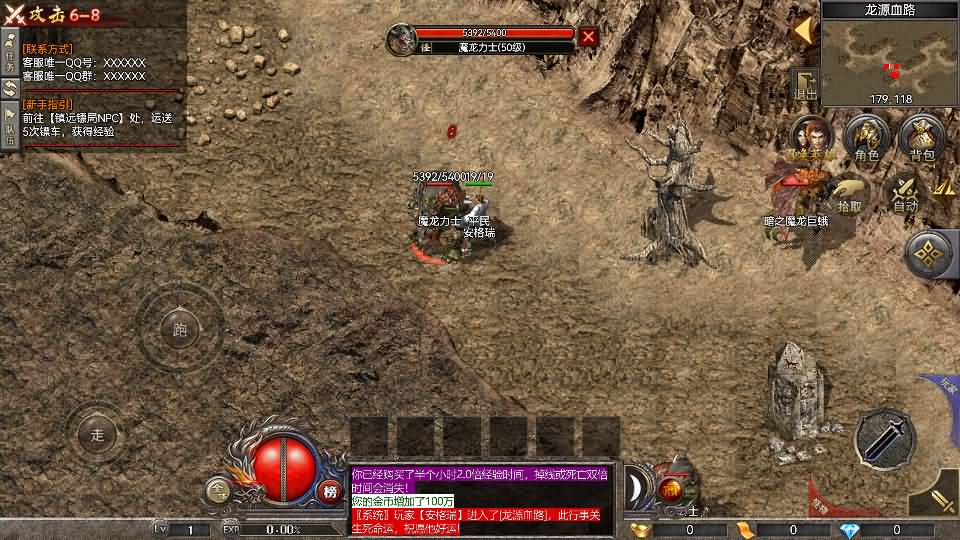Click the swap arrows button on the quest panel
This screenshot has width=960, height=540.
click(10, 90)
